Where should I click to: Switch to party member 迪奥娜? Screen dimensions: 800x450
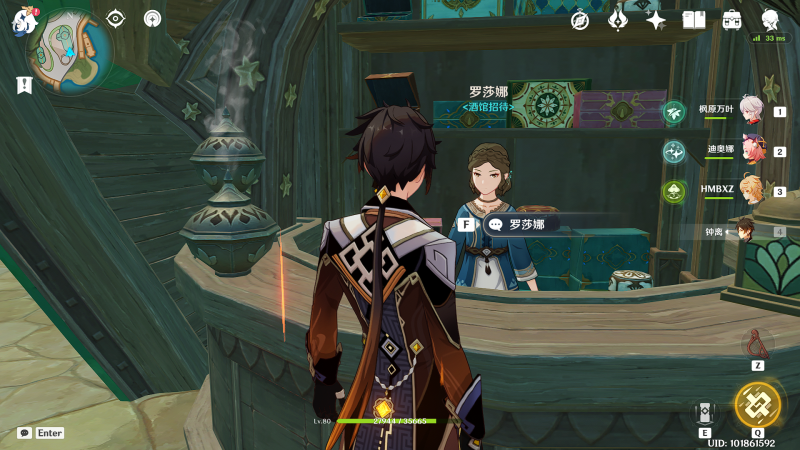(x=750, y=150)
